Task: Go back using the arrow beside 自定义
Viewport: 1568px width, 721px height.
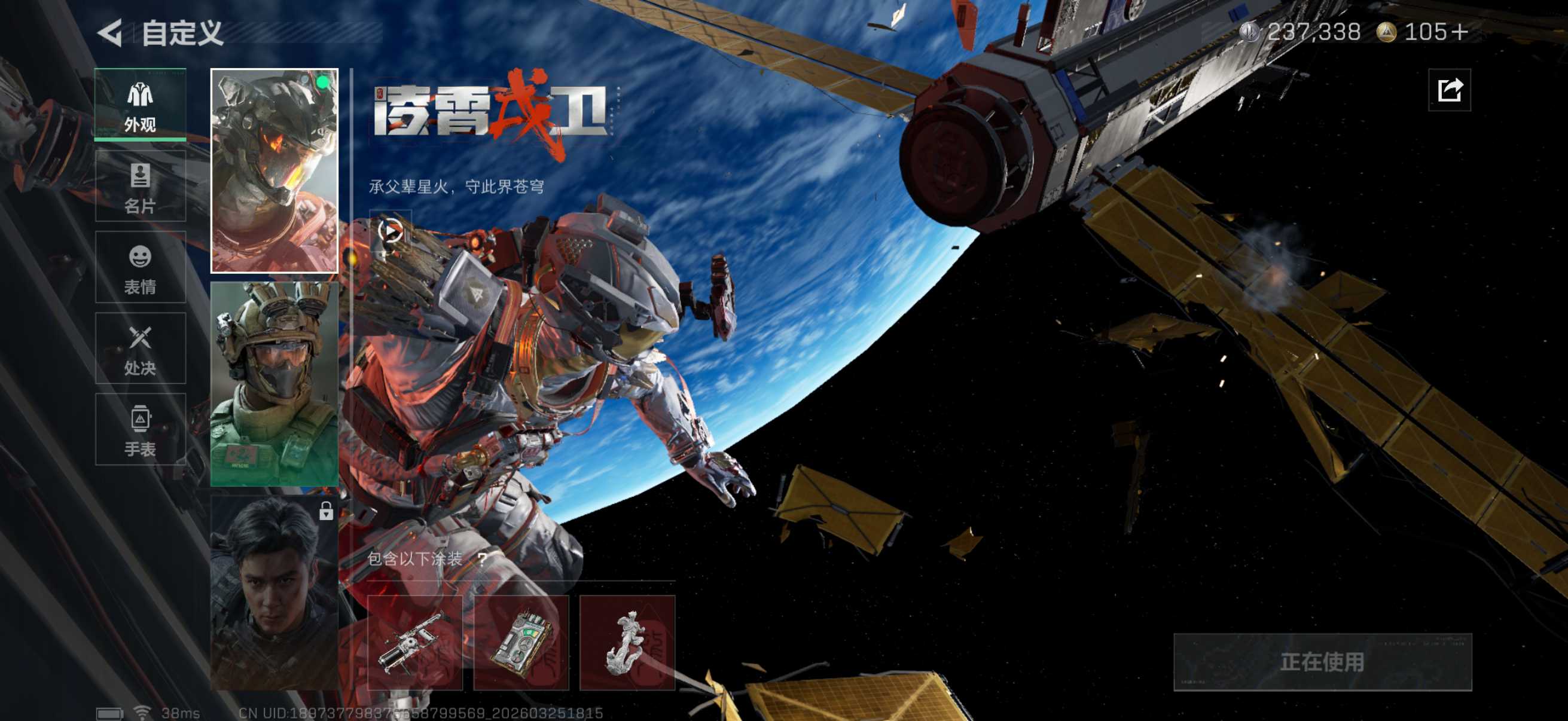Action: point(111,33)
